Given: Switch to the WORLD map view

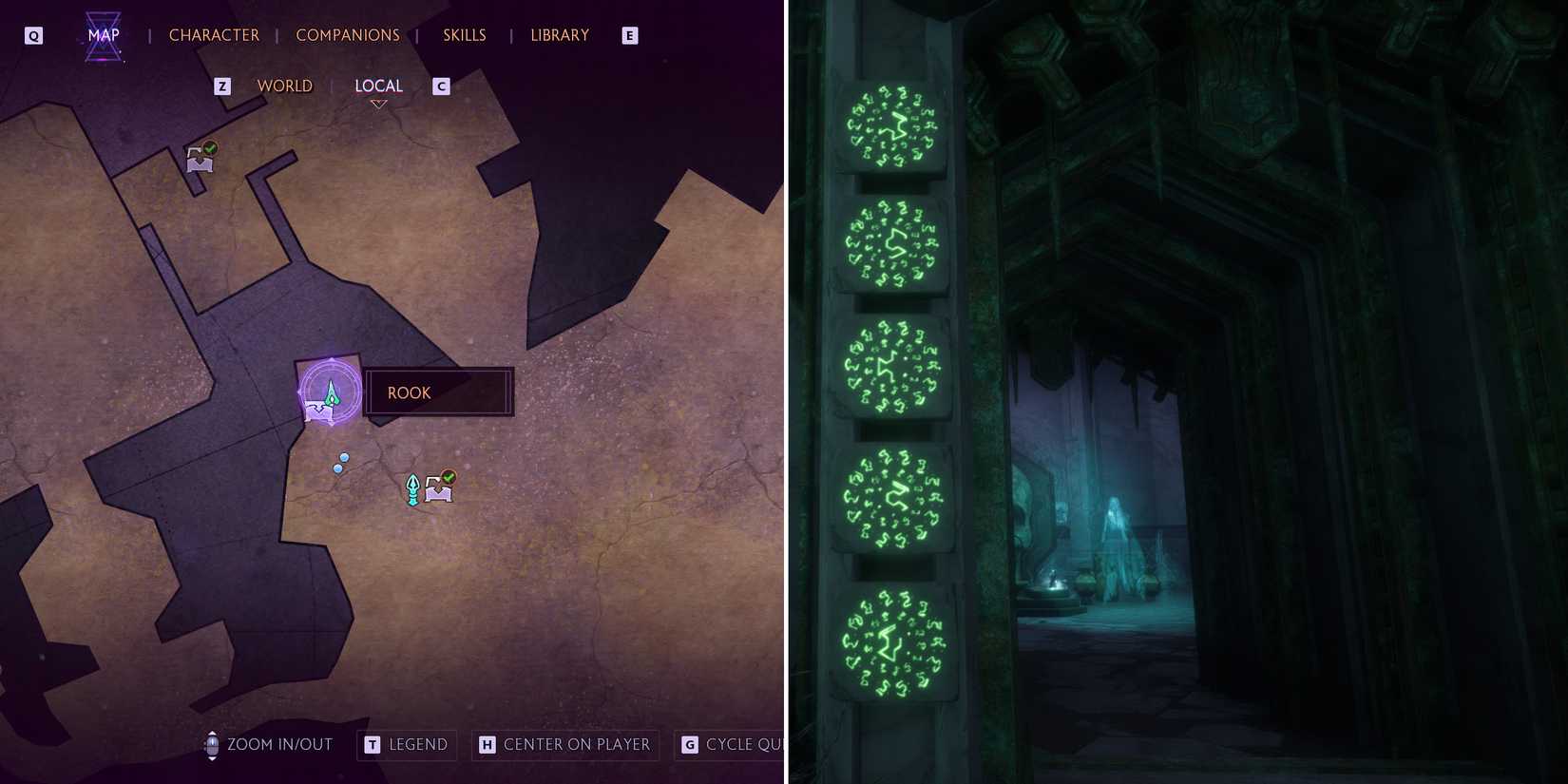Looking at the screenshot, I should click(x=284, y=86).
